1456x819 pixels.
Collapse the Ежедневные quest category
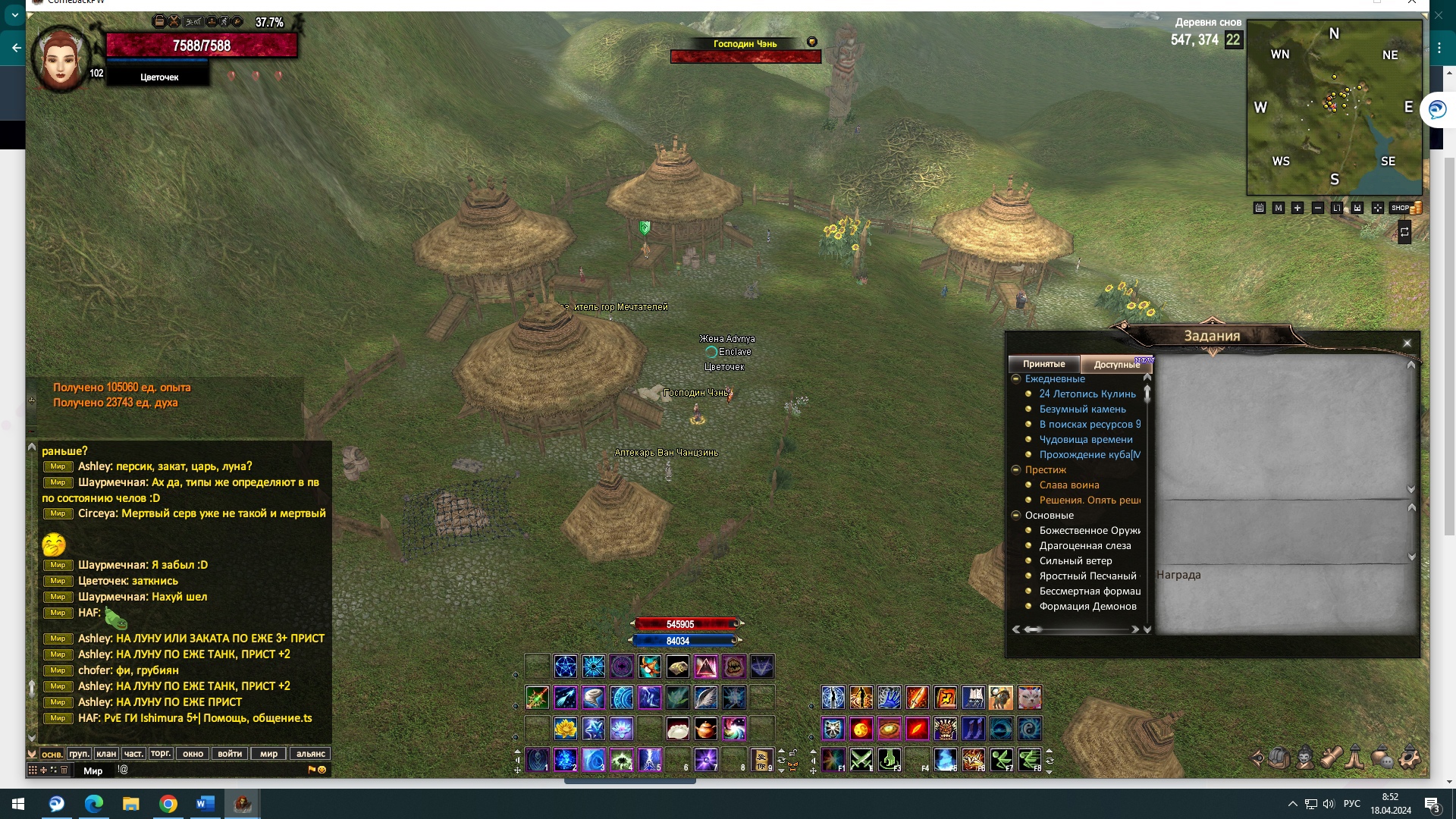click(x=1016, y=379)
